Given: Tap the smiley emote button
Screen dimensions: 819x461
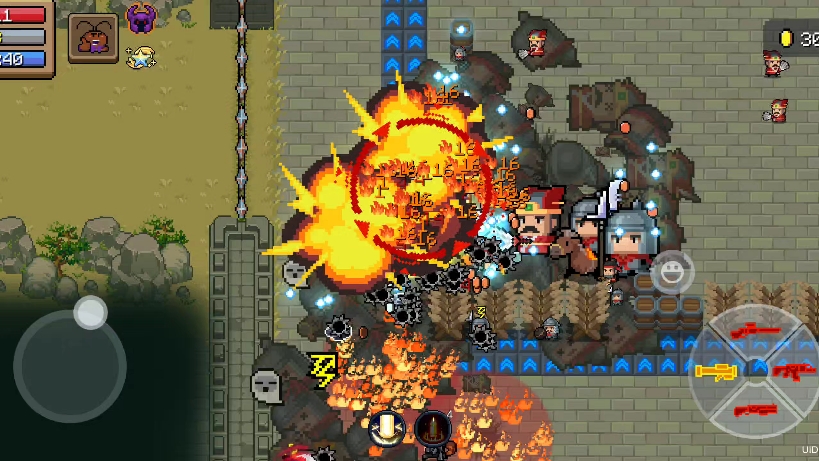Looking at the screenshot, I should (x=673, y=271).
